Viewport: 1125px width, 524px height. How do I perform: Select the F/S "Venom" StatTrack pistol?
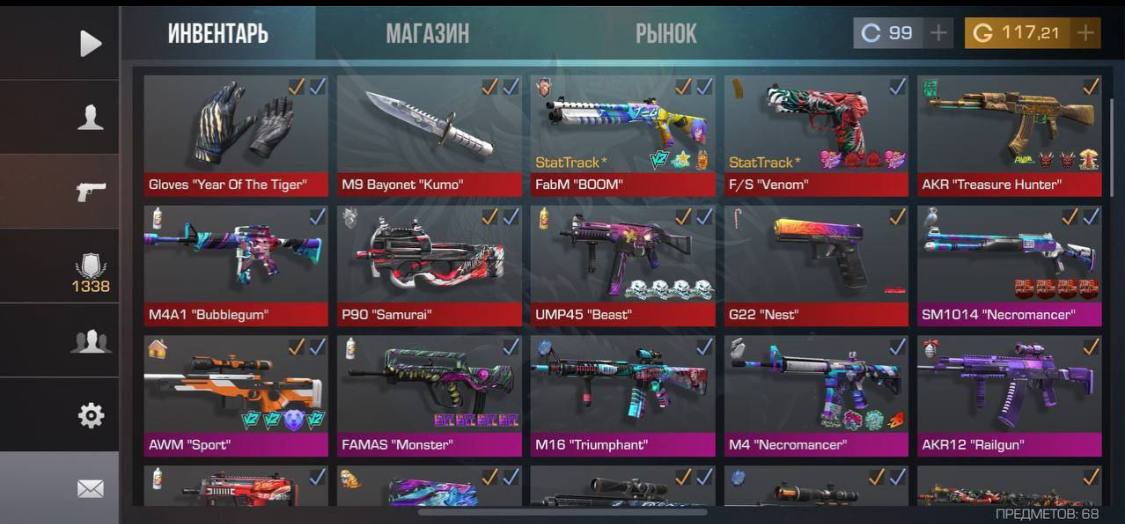pyautogui.click(x=816, y=134)
